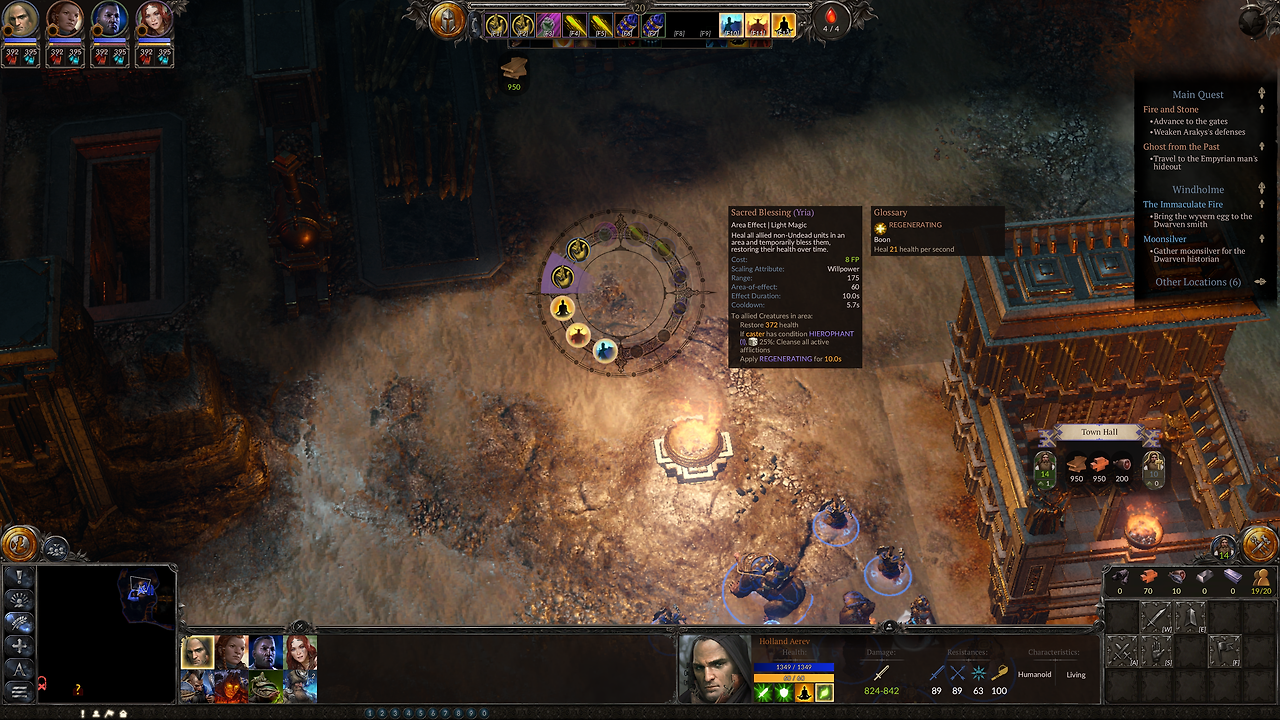Open the helmet hero menu button
Screen dimensions: 1280x720
click(x=447, y=21)
